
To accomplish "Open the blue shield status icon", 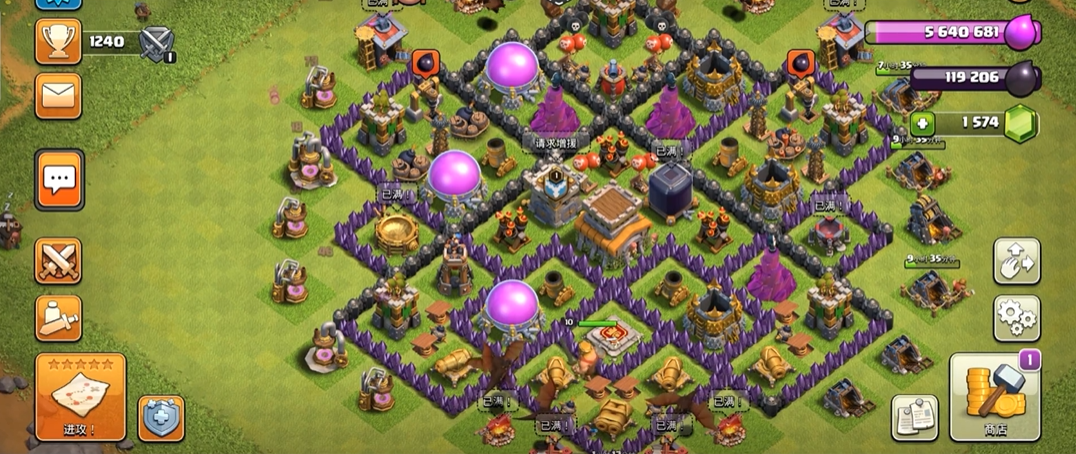I will click(161, 416).
